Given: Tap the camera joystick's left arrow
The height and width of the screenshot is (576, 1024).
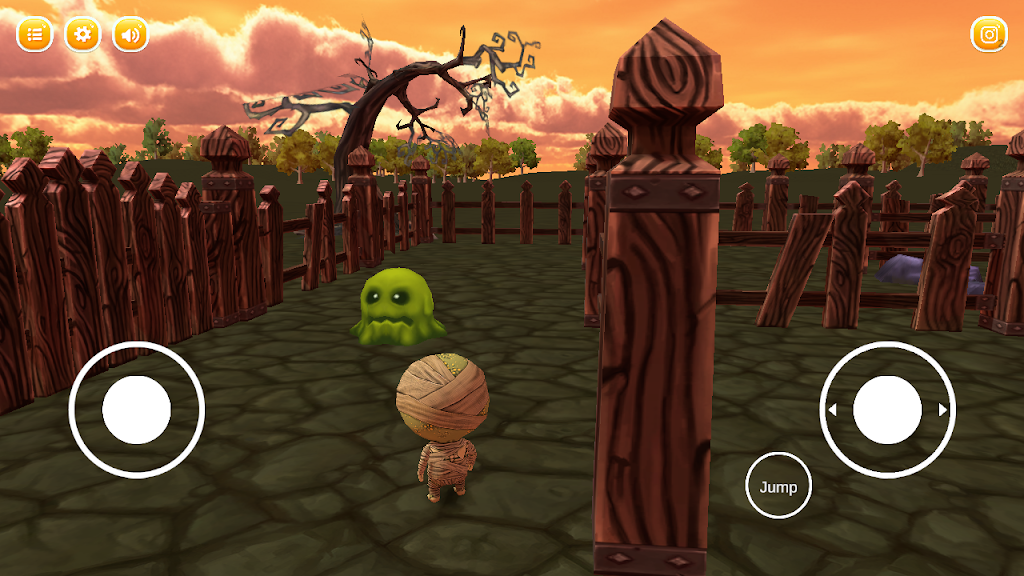Looking at the screenshot, I should pyautogui.click(x=832, y=409).
